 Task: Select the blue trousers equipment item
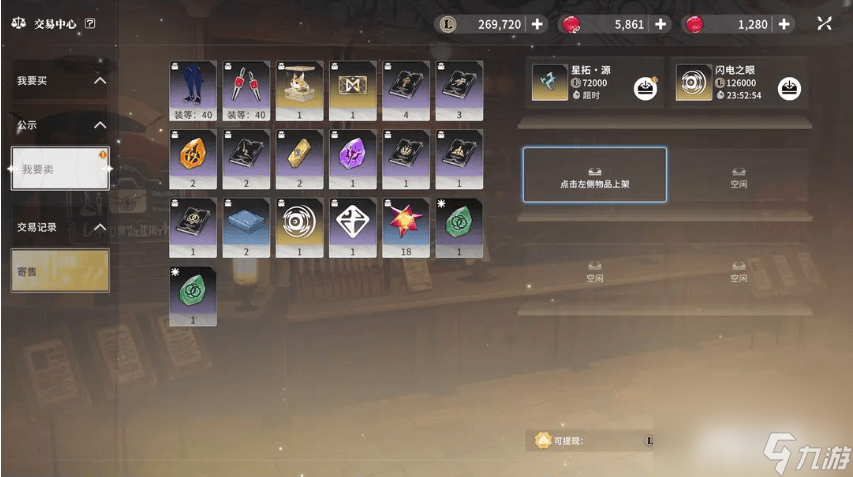click(x=193, y=89)
